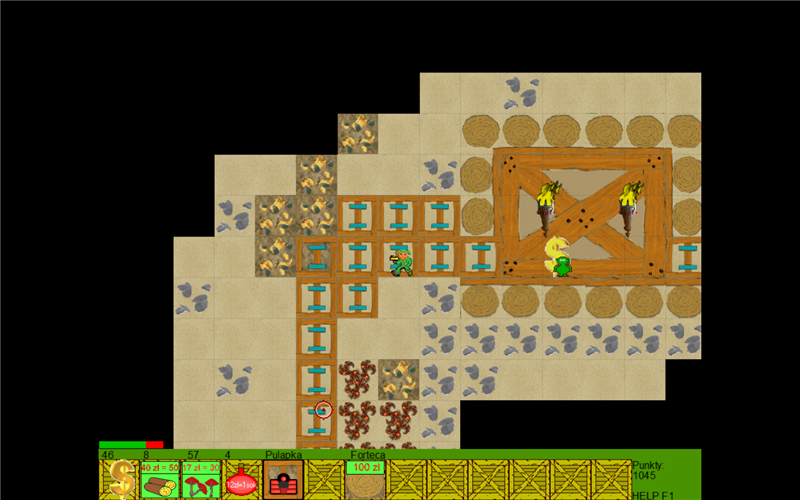Screen dimensions: 800x500
Task: Pick the Forteca hay bale for 100 zl
Action: pyautogui.click(x=365, y=482)
